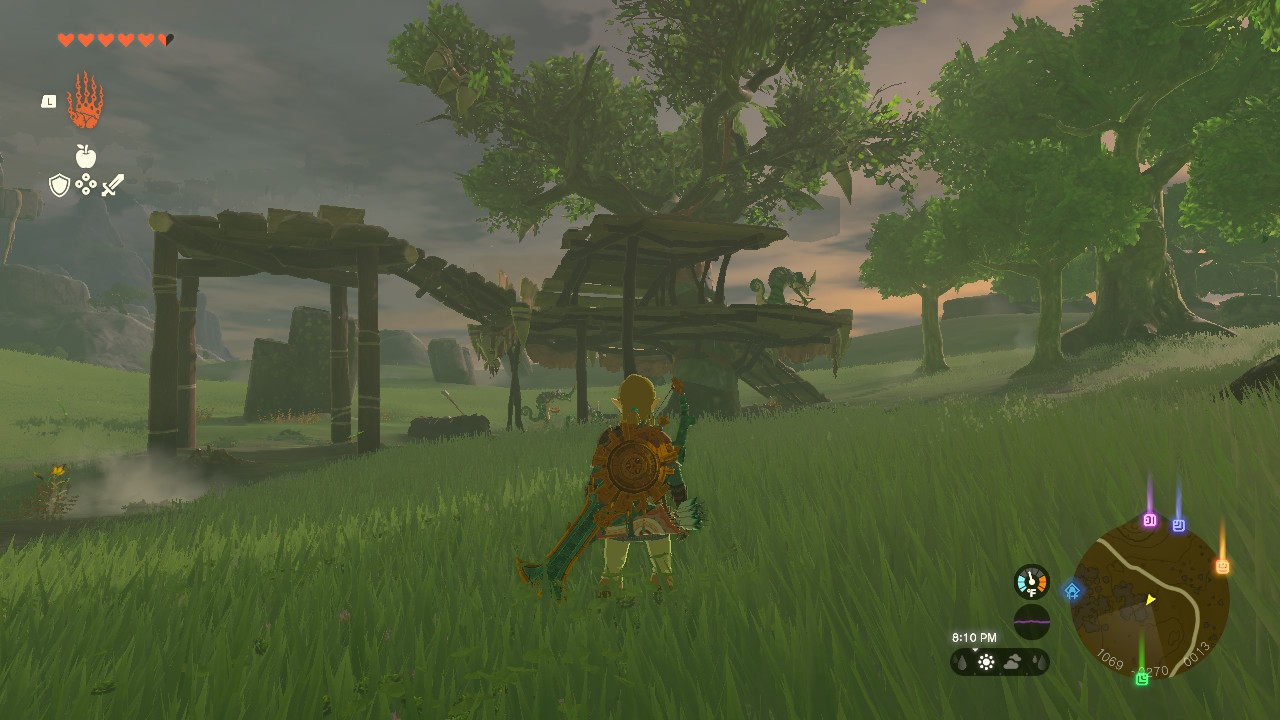Image resolution: width=1280 pixels, height=720 pixels.
Task: Click the sun symbol in the weather forecast bar
Action: click(x=986, y=660)
